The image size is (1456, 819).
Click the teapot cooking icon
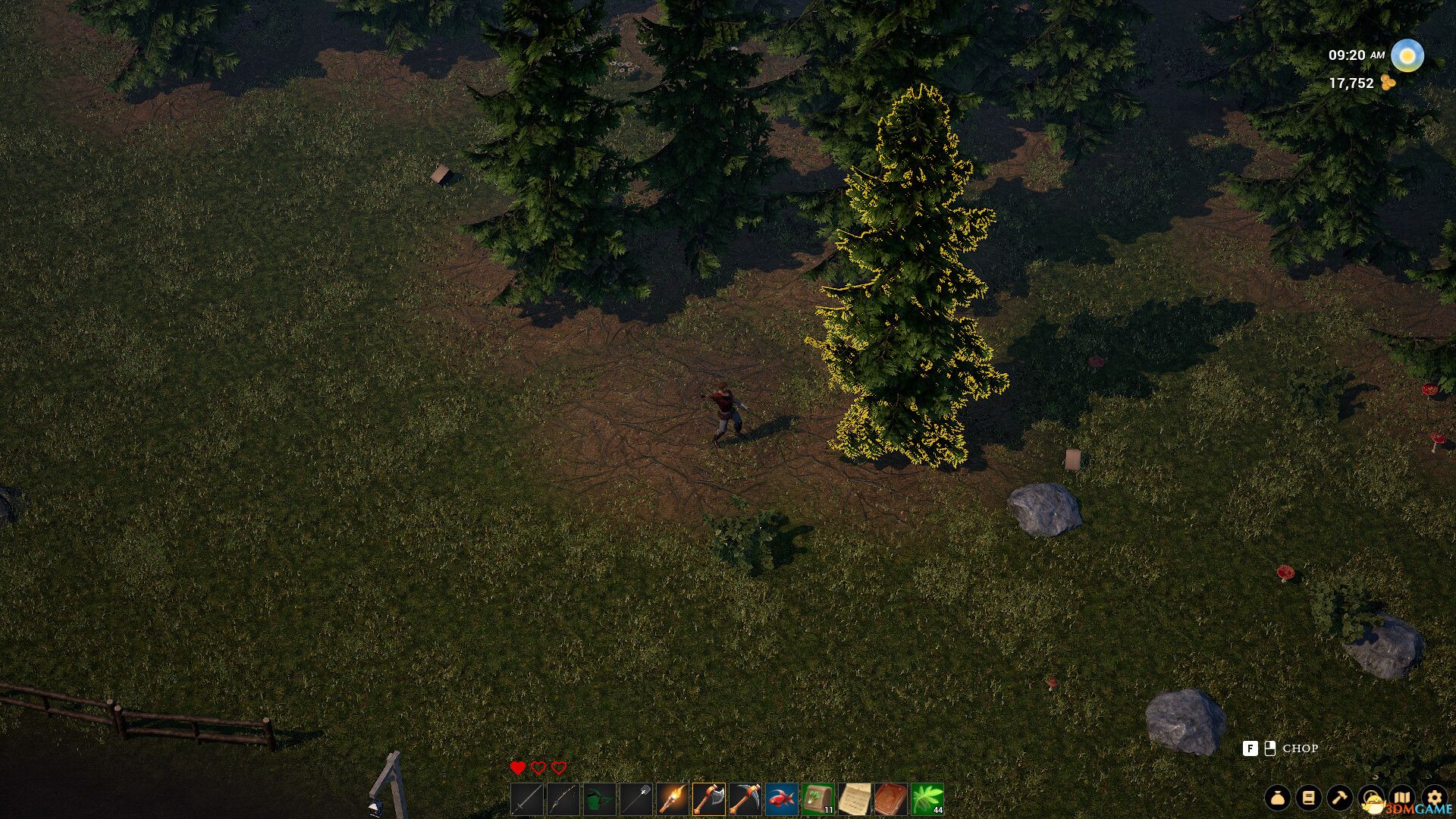coord(1373,798)
